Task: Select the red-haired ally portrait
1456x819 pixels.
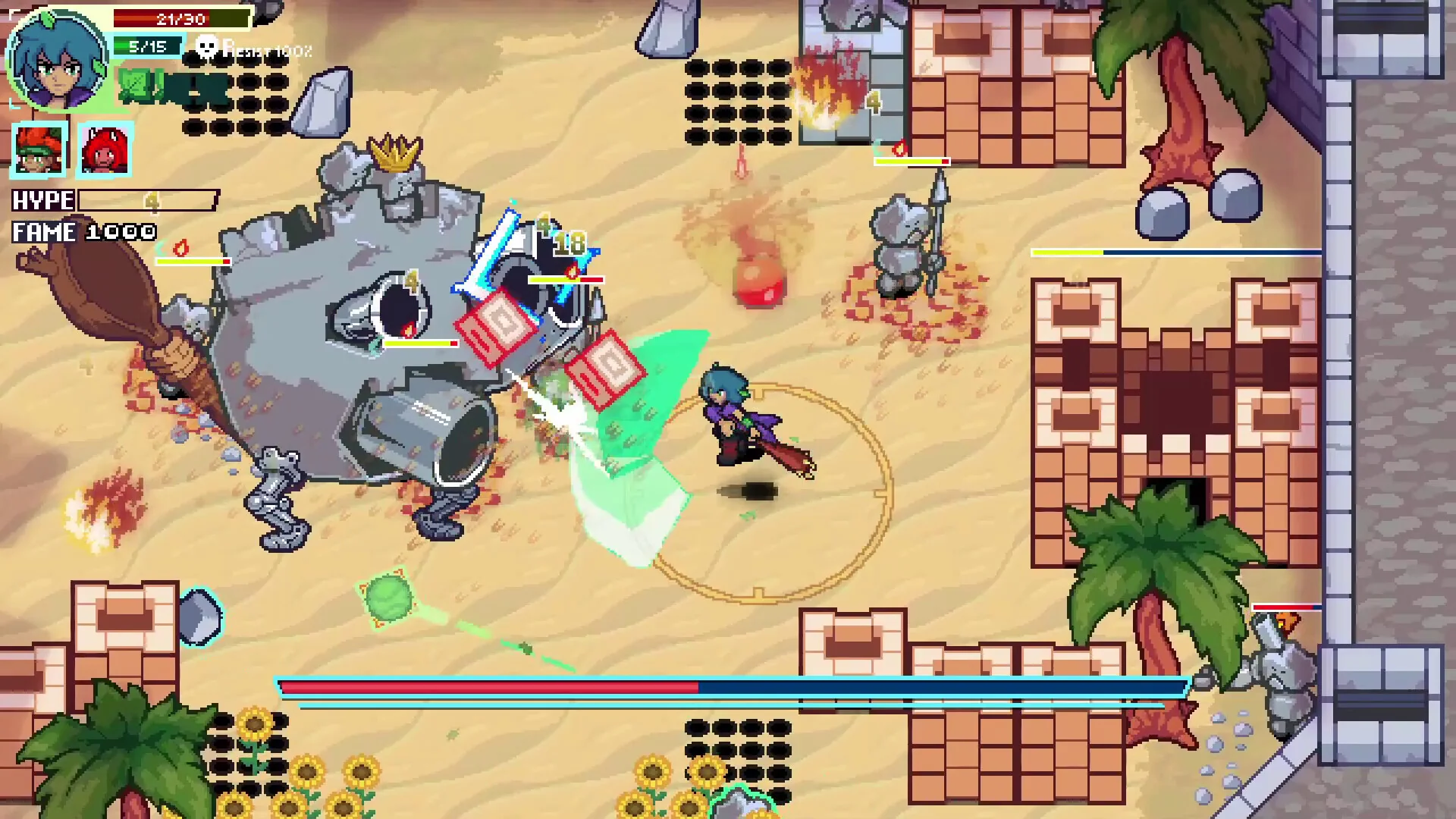Action: [x=39, y=149]
